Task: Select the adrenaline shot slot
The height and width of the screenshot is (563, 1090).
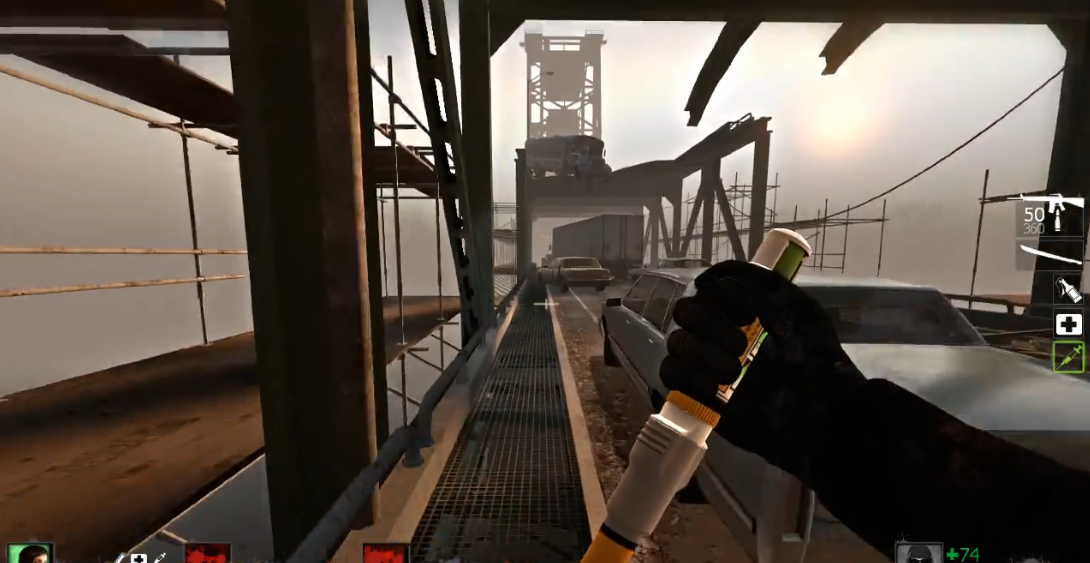Action: [1068, 356]
